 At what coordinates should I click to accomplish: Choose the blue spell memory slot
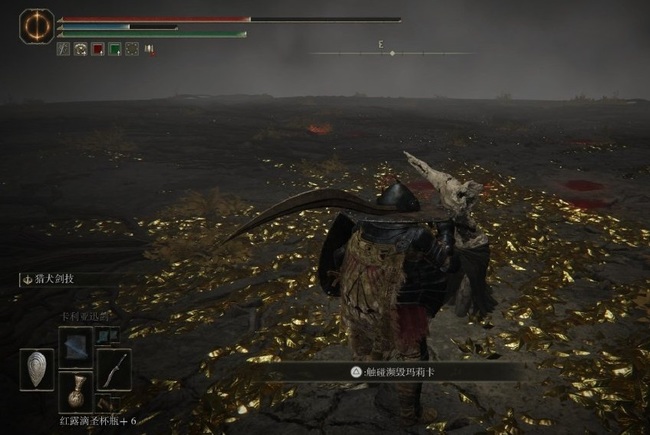pyautogui.click(x=76, y=346)
